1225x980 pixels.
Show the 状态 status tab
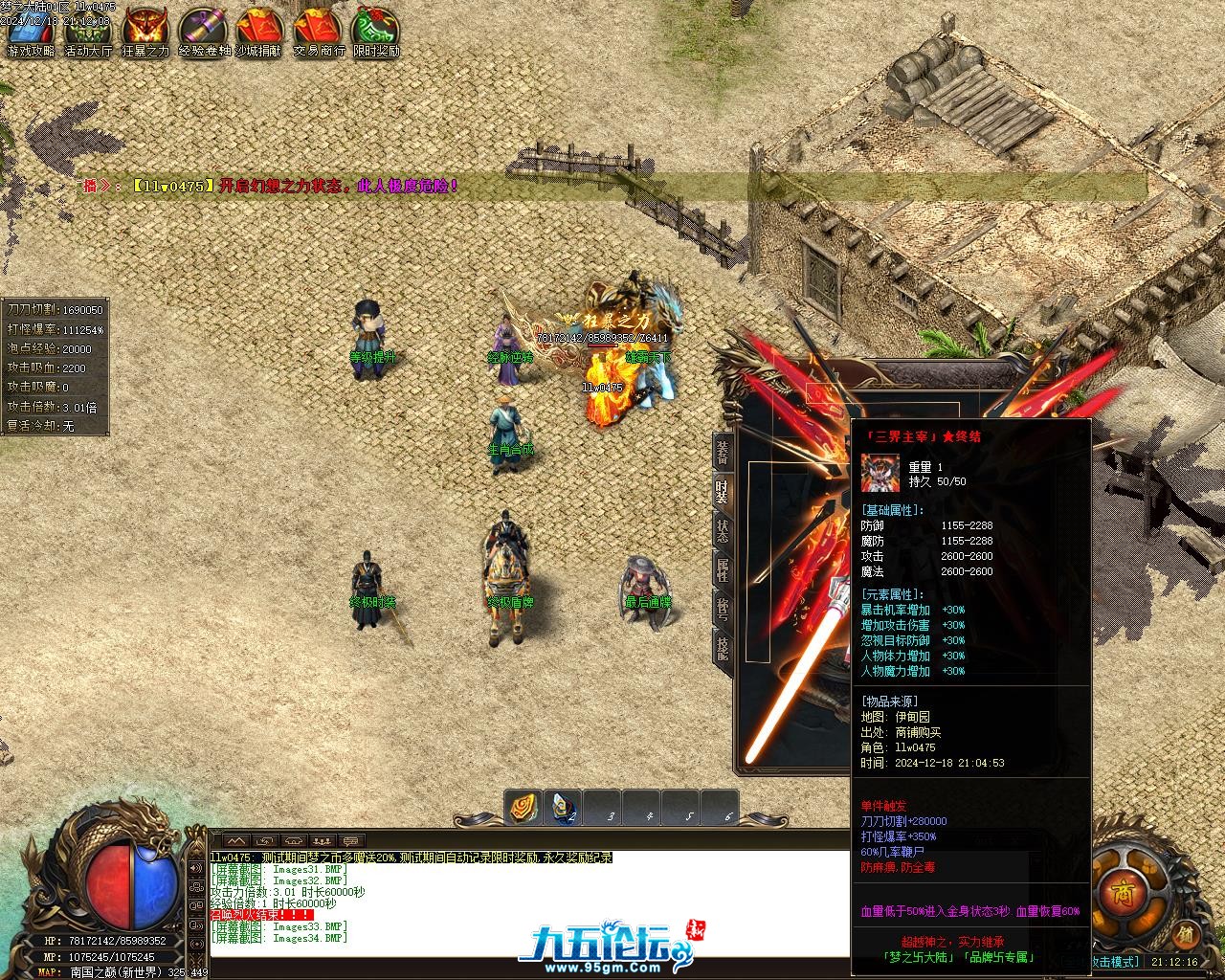[723, 529]
